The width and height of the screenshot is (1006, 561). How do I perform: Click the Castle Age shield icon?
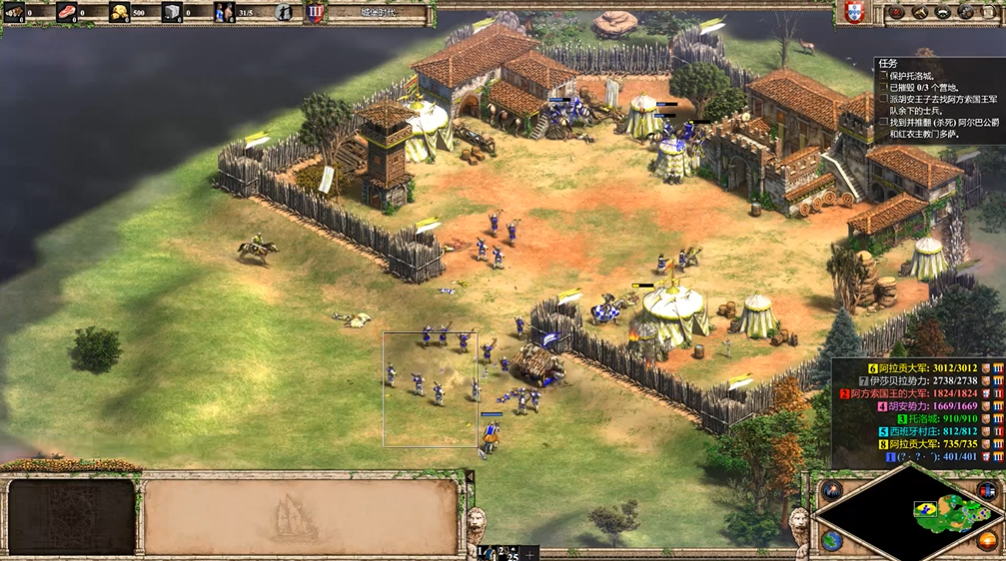click(x=315, y=13)
